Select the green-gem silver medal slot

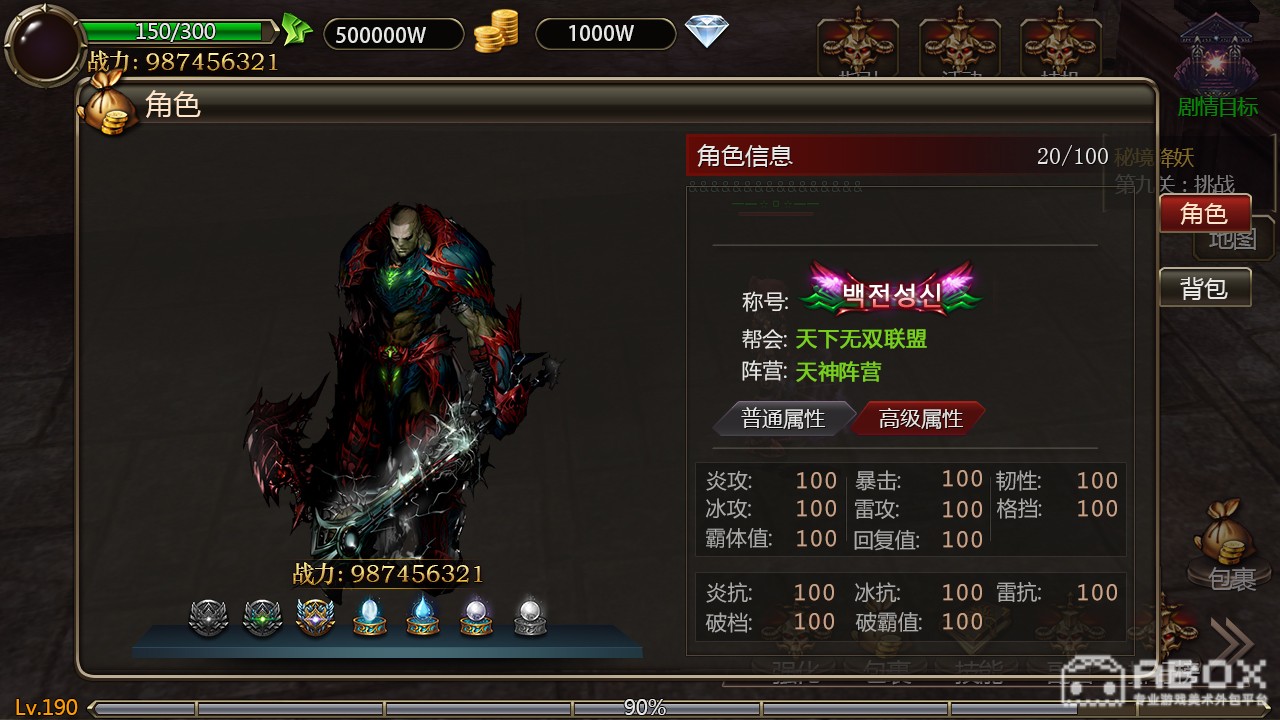point(262,617)
